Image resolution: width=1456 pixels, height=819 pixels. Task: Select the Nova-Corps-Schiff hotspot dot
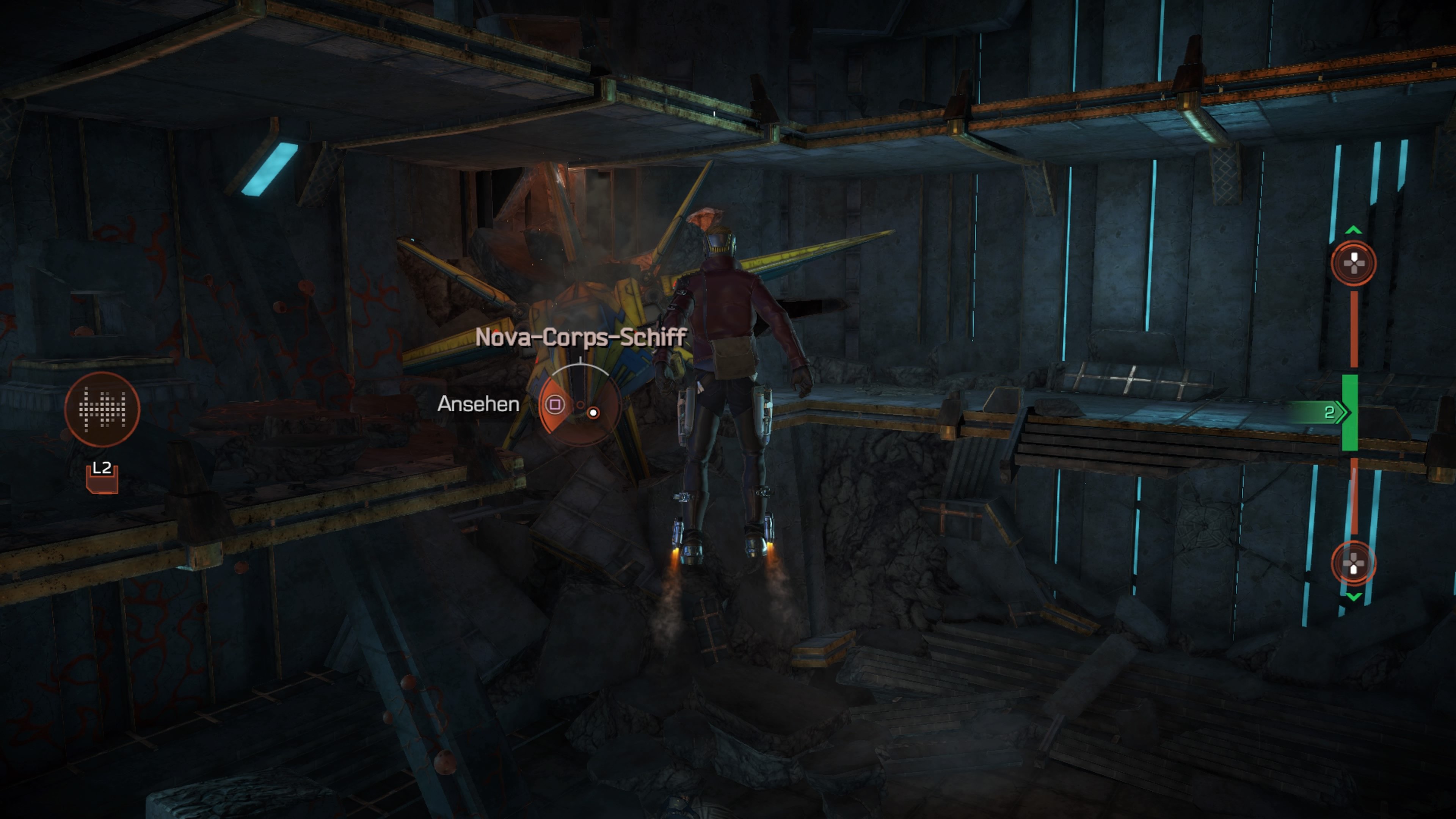593,413
